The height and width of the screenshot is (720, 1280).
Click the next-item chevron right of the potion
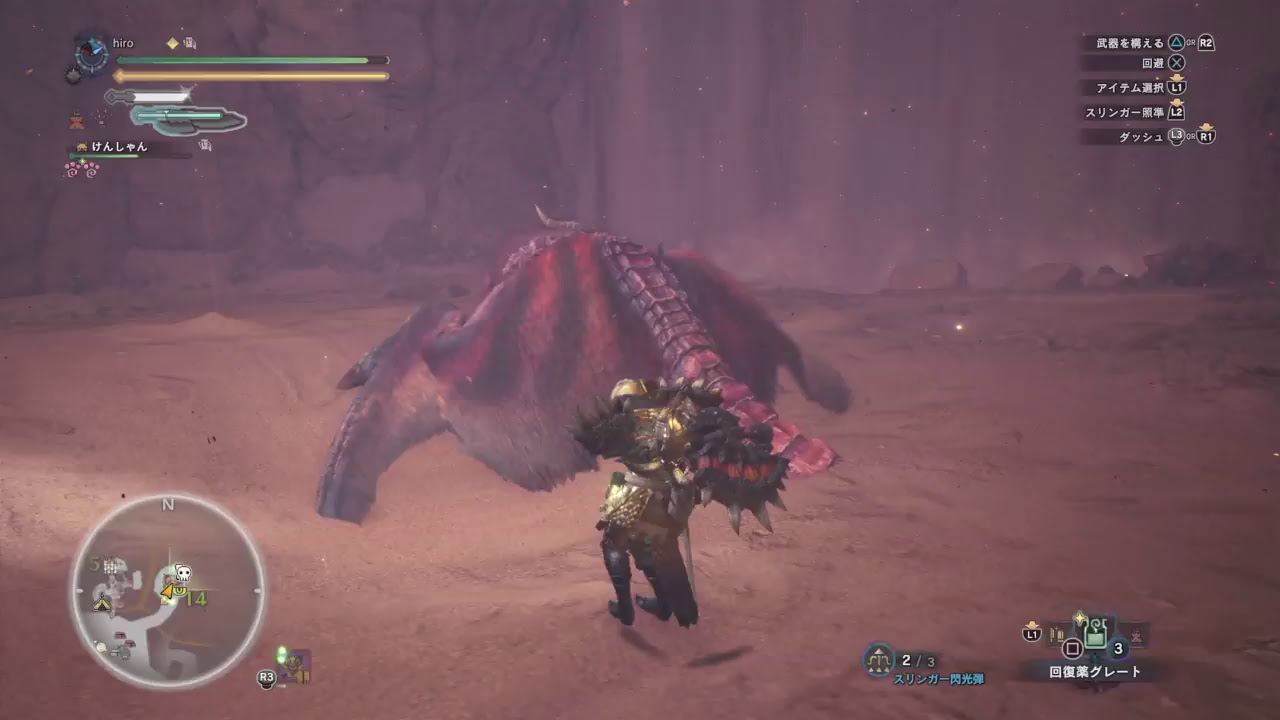coord(1137,635)
